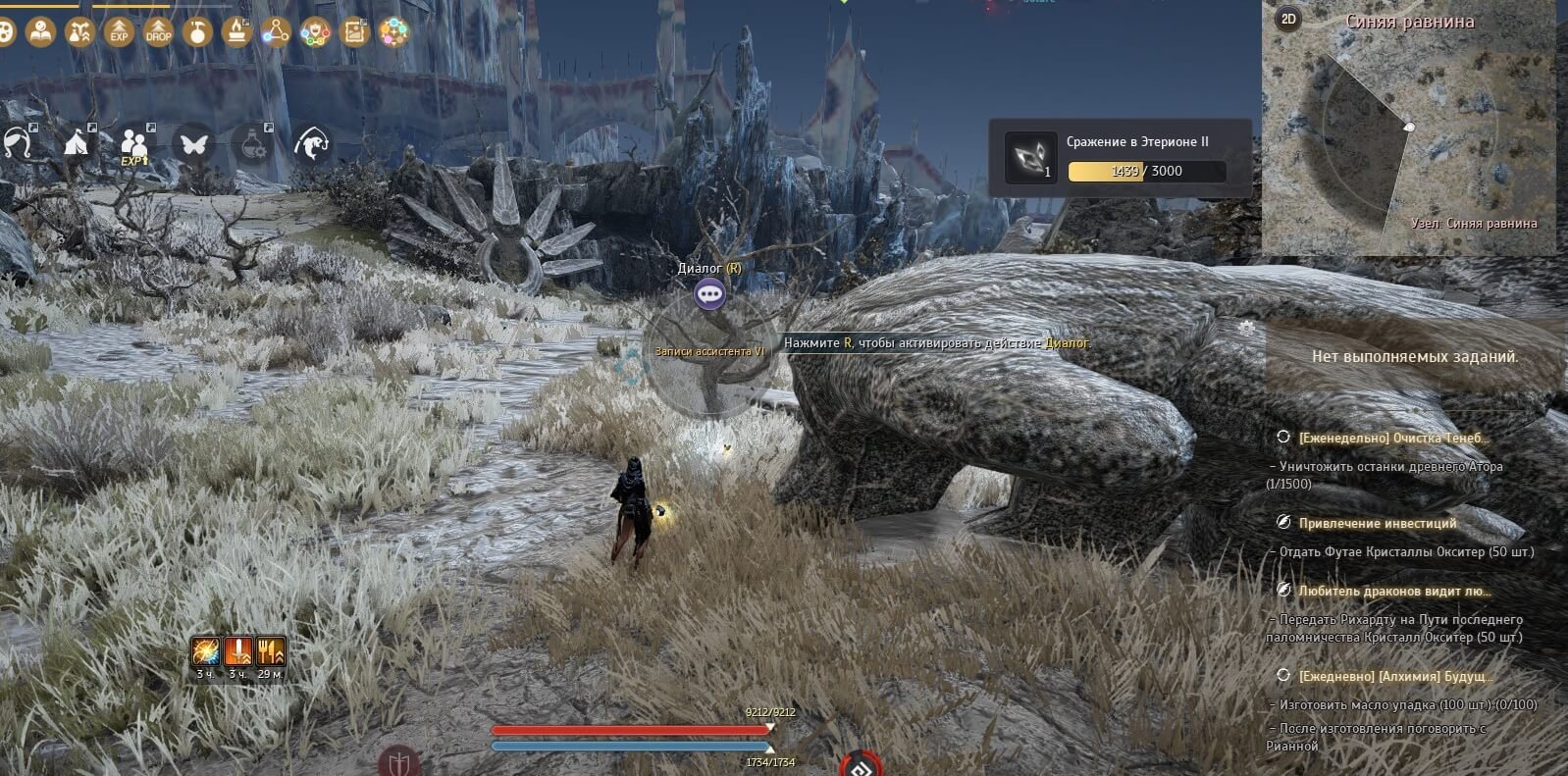Select the Сражение в Этерионе II item icon

1030,157
